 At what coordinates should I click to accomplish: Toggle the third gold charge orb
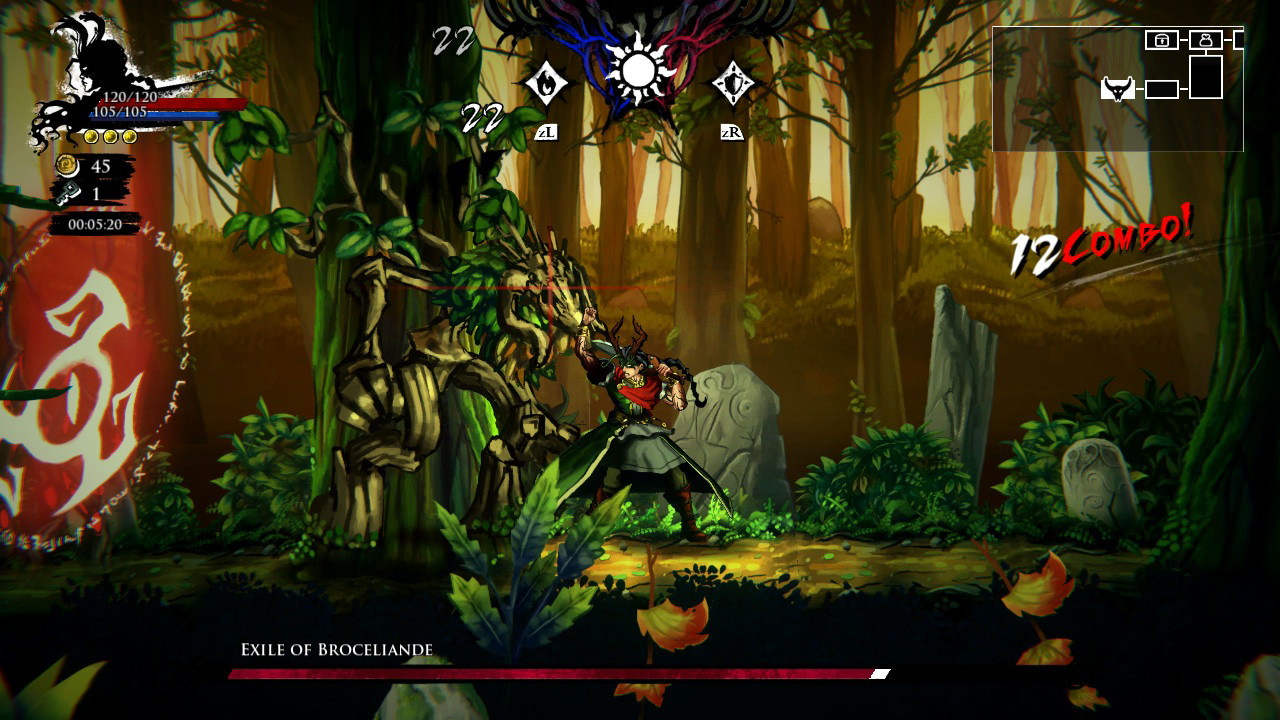coord(129,137)
